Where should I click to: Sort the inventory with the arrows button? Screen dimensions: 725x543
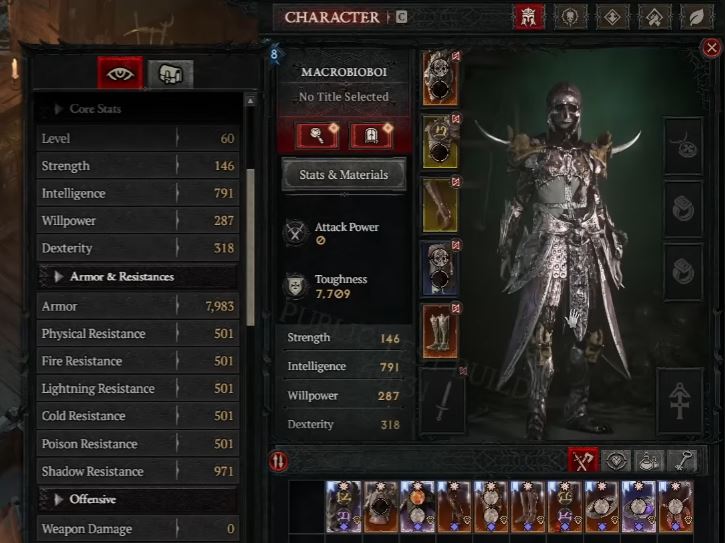(280, 461)
